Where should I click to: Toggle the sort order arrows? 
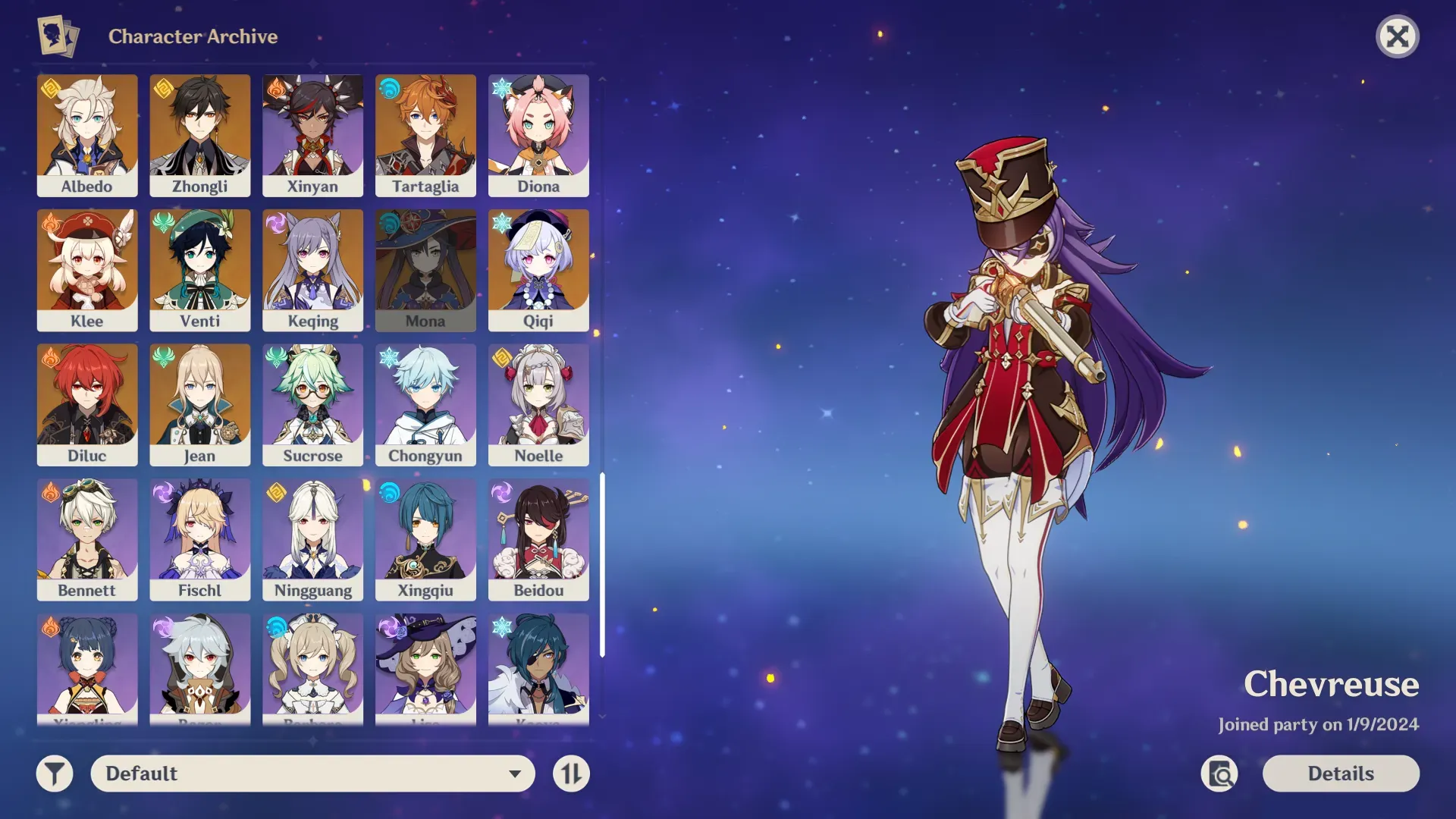tap(571, 773)
